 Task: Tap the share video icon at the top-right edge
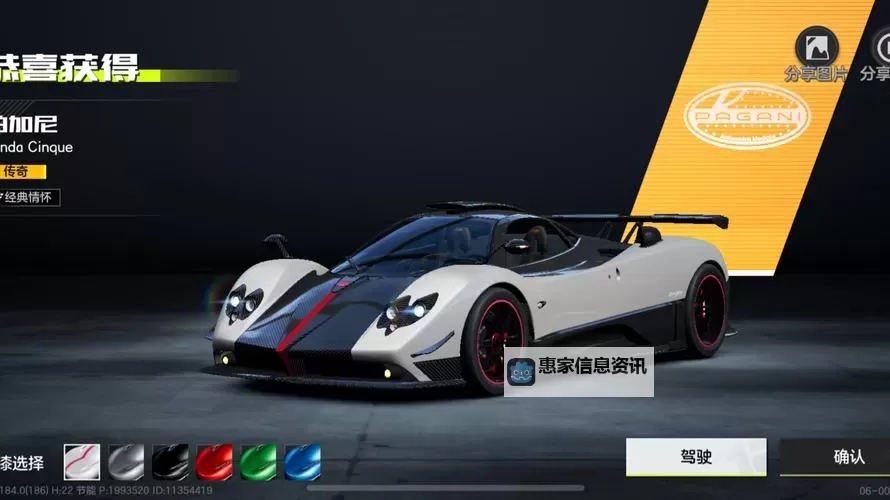point(880,45)
